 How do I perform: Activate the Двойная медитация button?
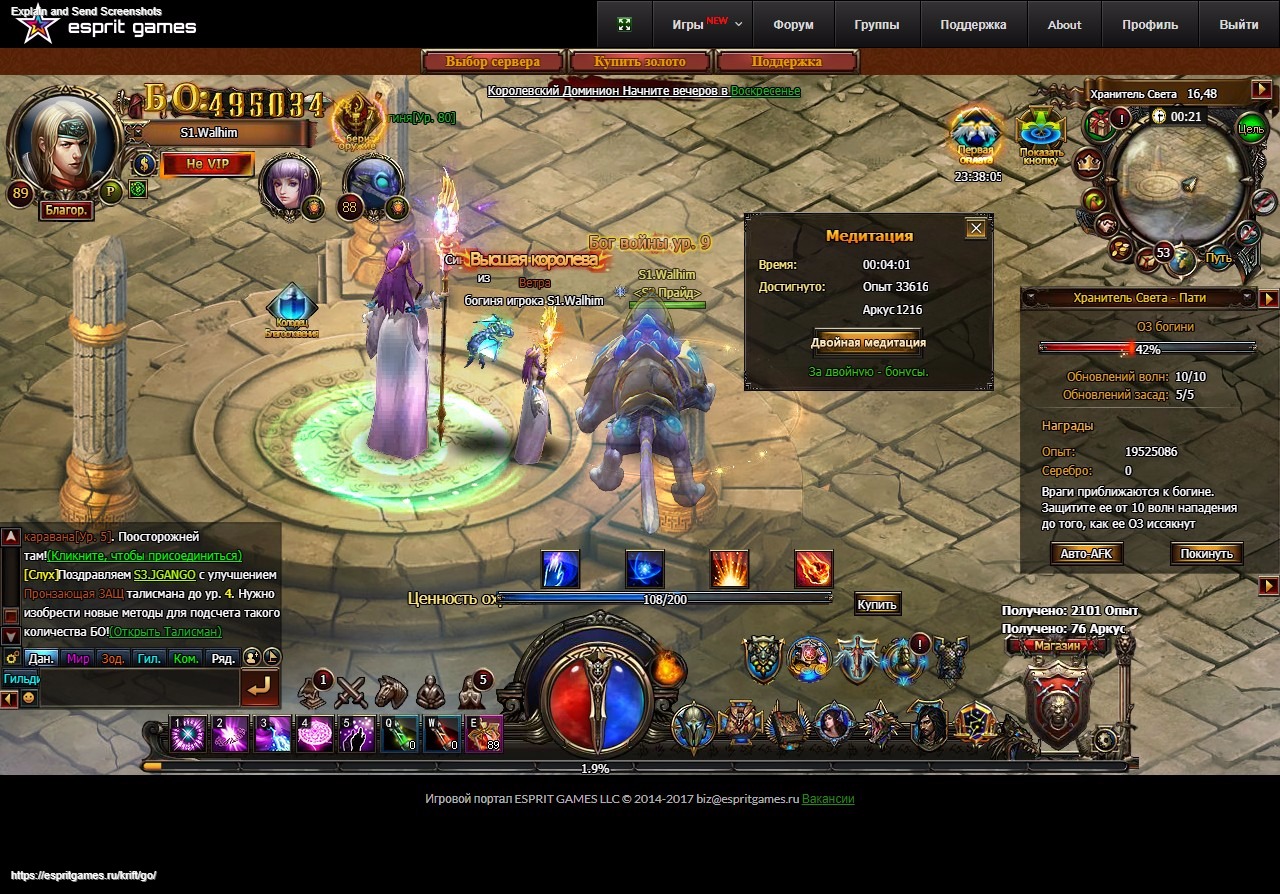pos(868,342)
